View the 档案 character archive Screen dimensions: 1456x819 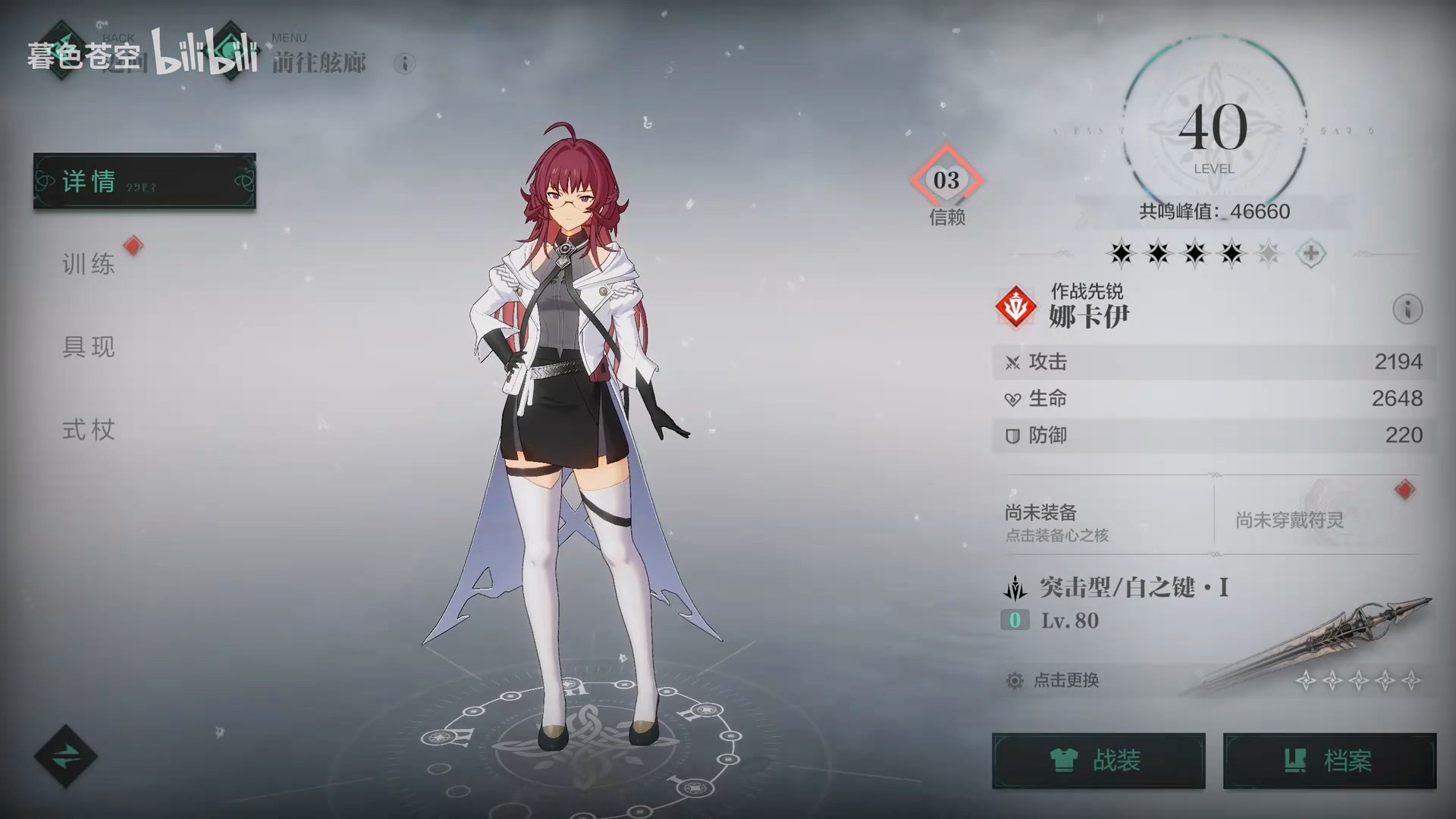pos(1329,761)
